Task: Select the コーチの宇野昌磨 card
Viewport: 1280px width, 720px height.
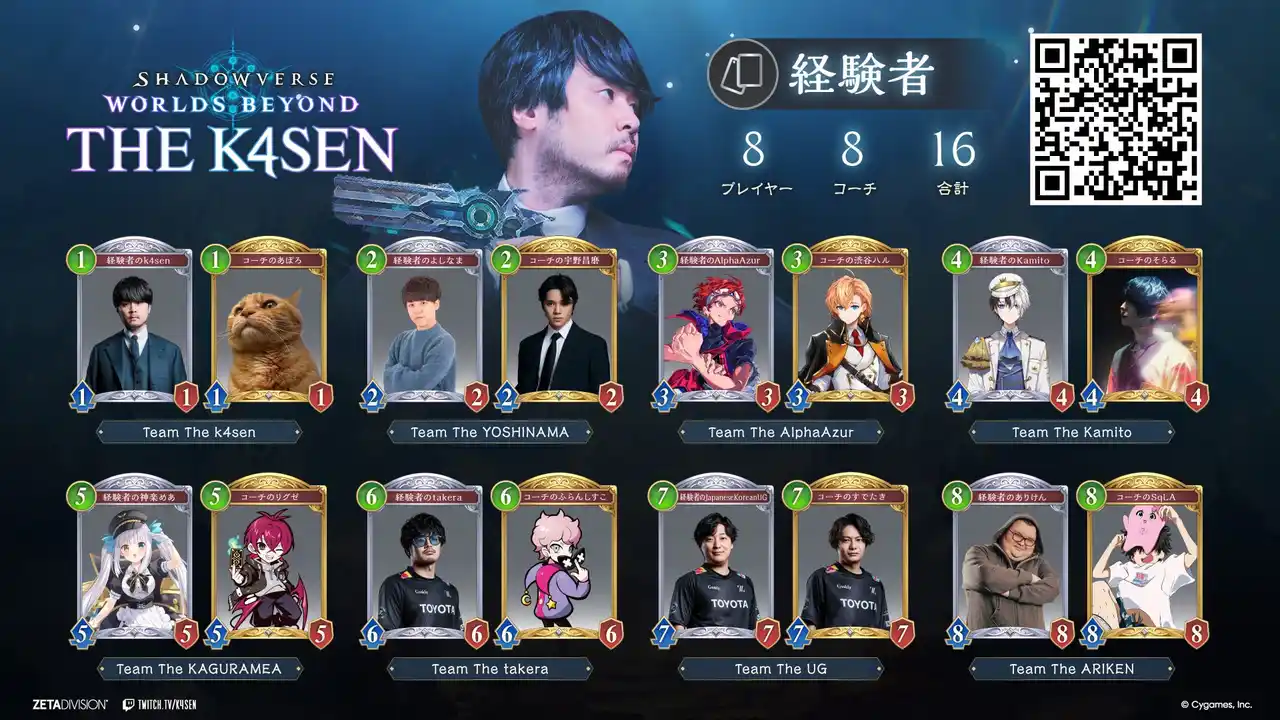Action: coord(559,325)
